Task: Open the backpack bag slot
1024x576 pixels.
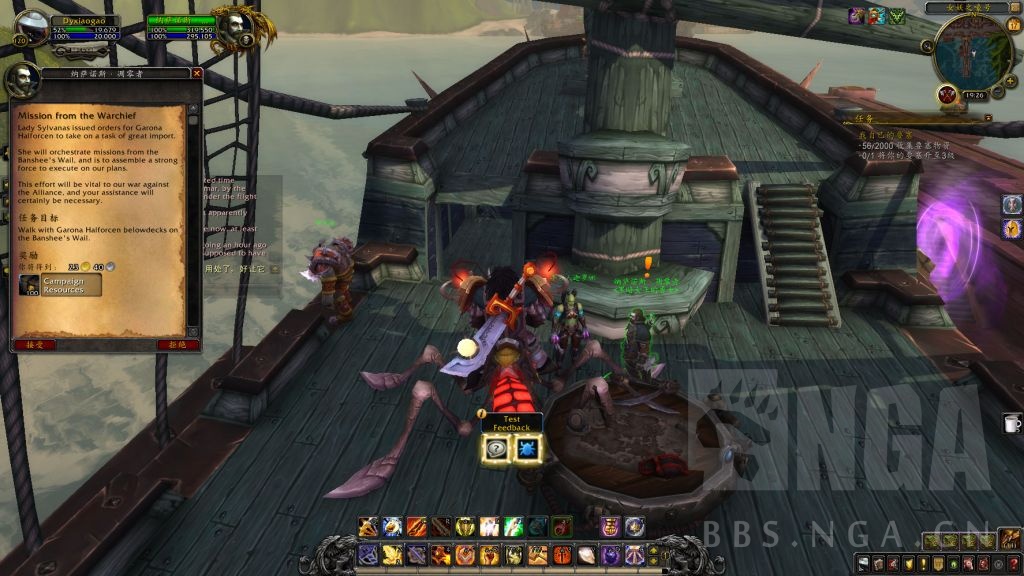Action: point(1009,540)
